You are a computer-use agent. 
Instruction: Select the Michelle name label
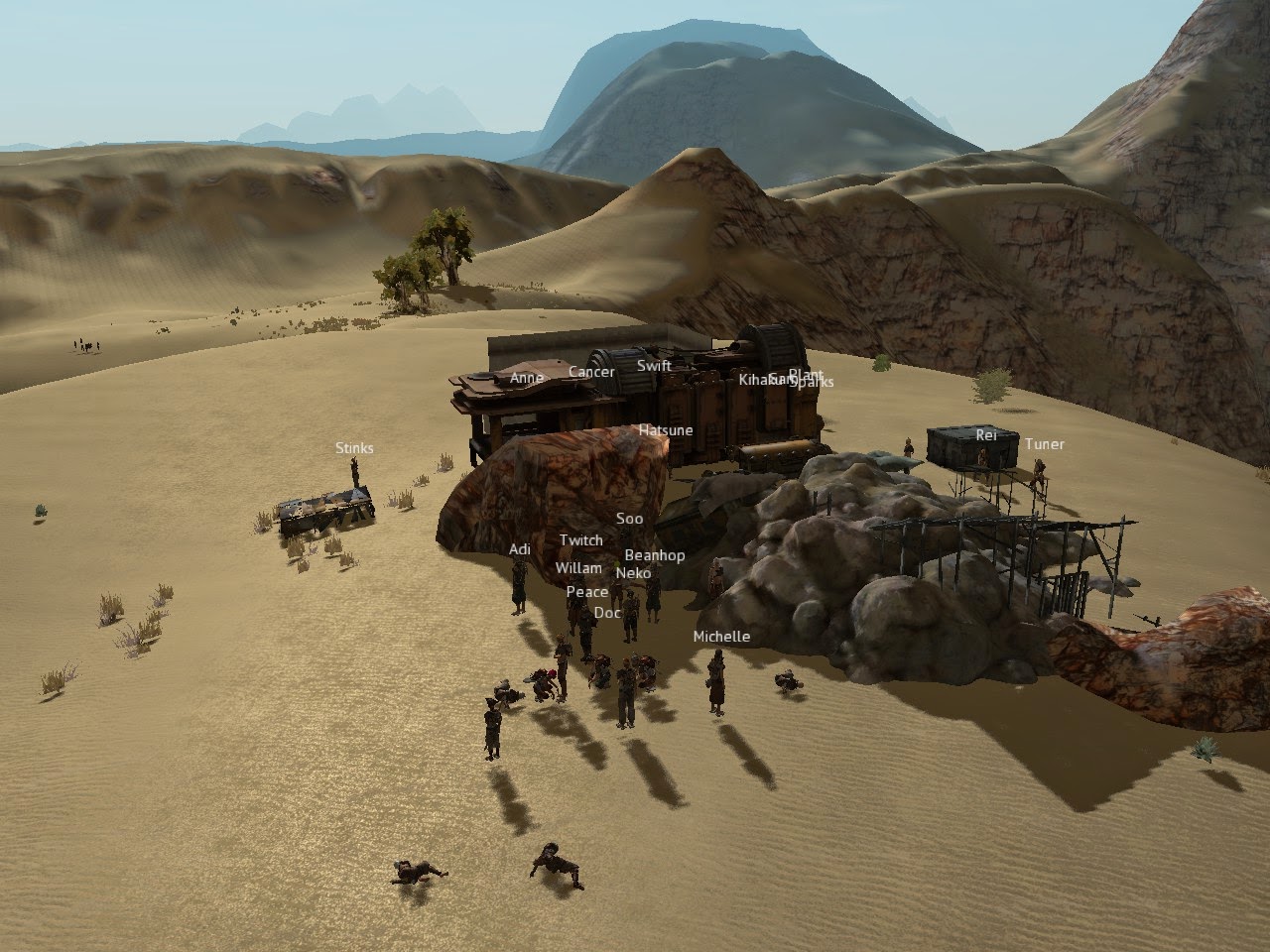(721, 637)
